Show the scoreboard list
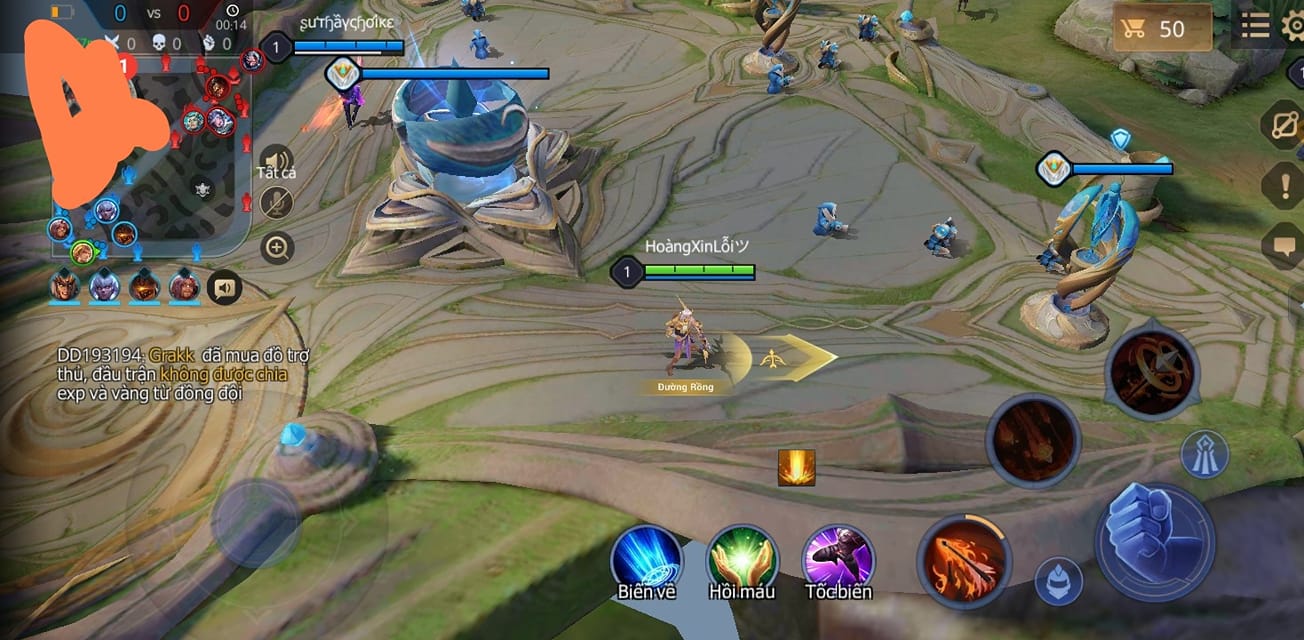Image resolution: width=1304 pixels, height=640 pixels. pyautogui.click(x=1255, y=27)
